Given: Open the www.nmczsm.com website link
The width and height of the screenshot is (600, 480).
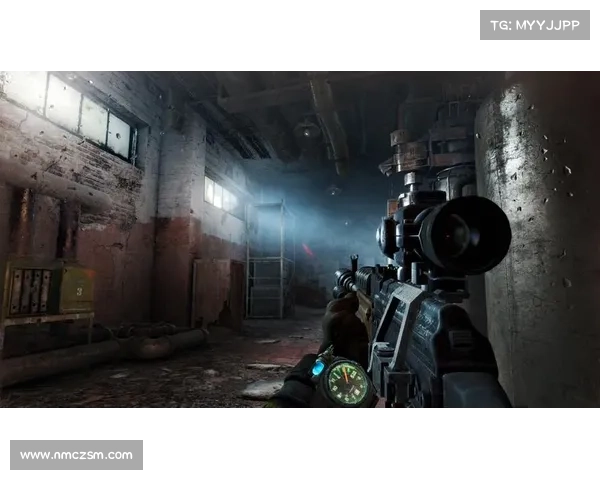Looking at the screenshot, I should [x=76, y=455].
